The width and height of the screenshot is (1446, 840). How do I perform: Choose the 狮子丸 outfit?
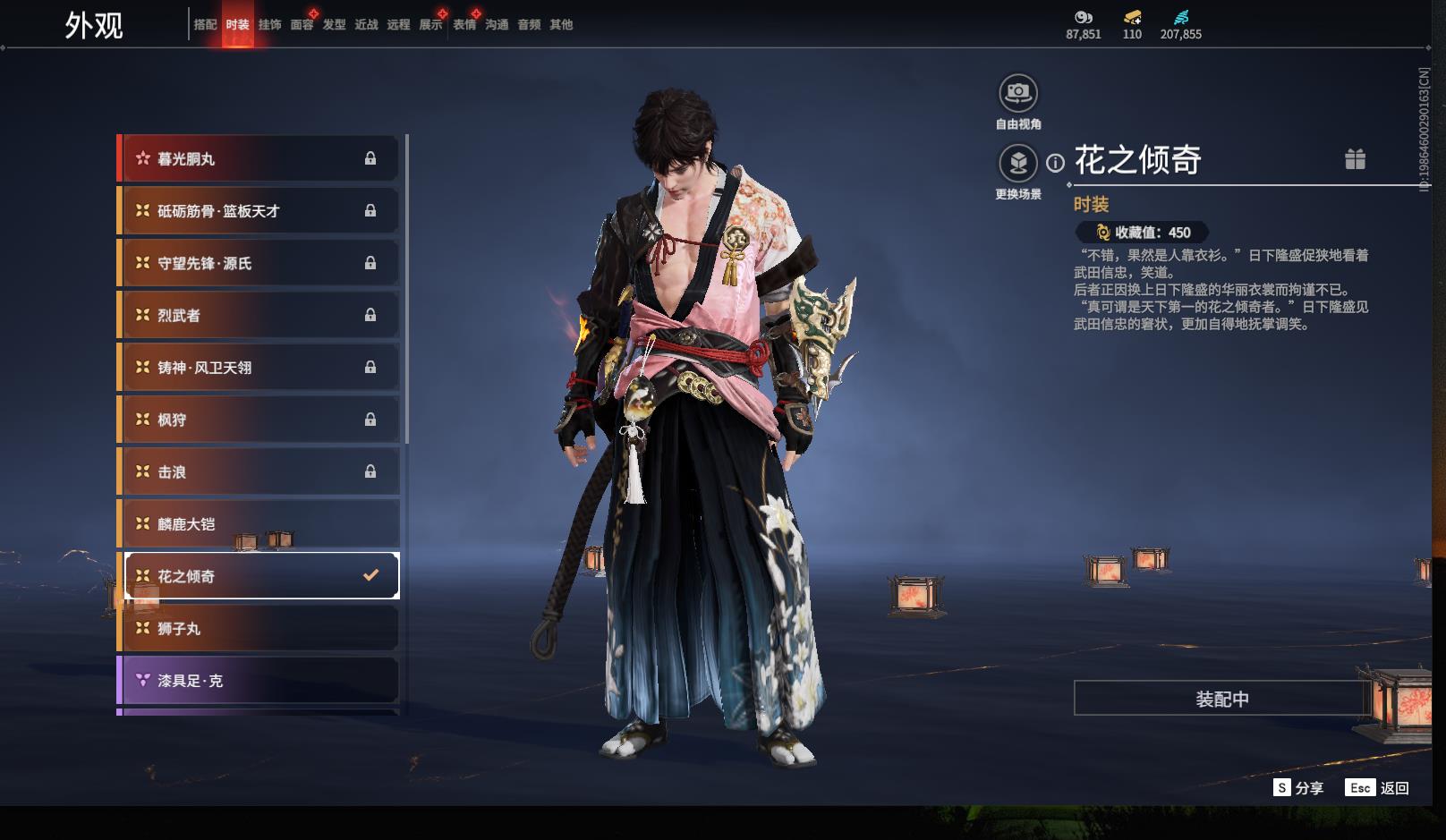pyautogui.click(x=259, y=629)
